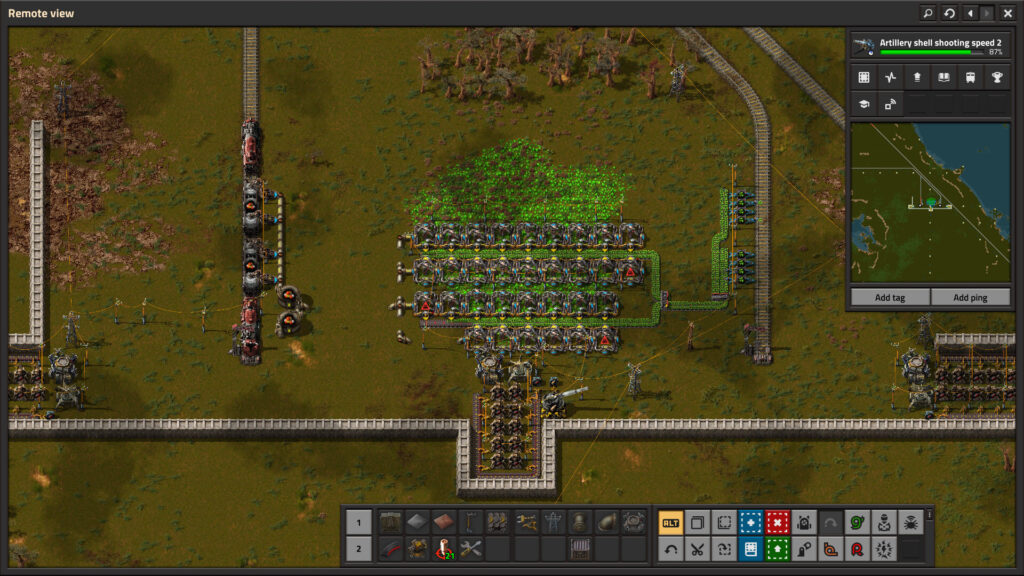This screenshot has width=1024, height=576.
Task: Select the wrench repair pack slot
Action: coord(471,549)
